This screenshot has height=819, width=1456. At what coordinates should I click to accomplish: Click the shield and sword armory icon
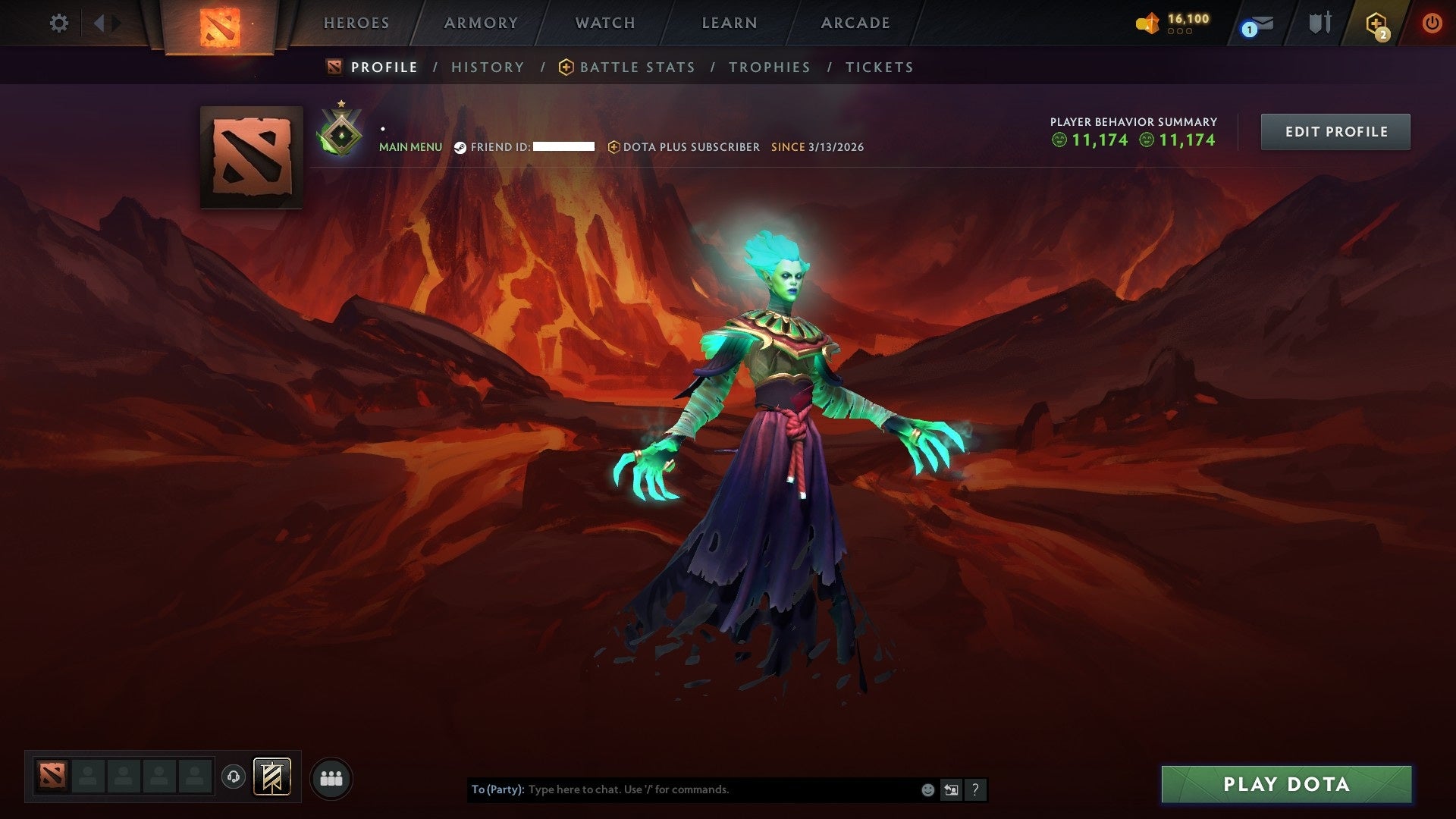1319,23
